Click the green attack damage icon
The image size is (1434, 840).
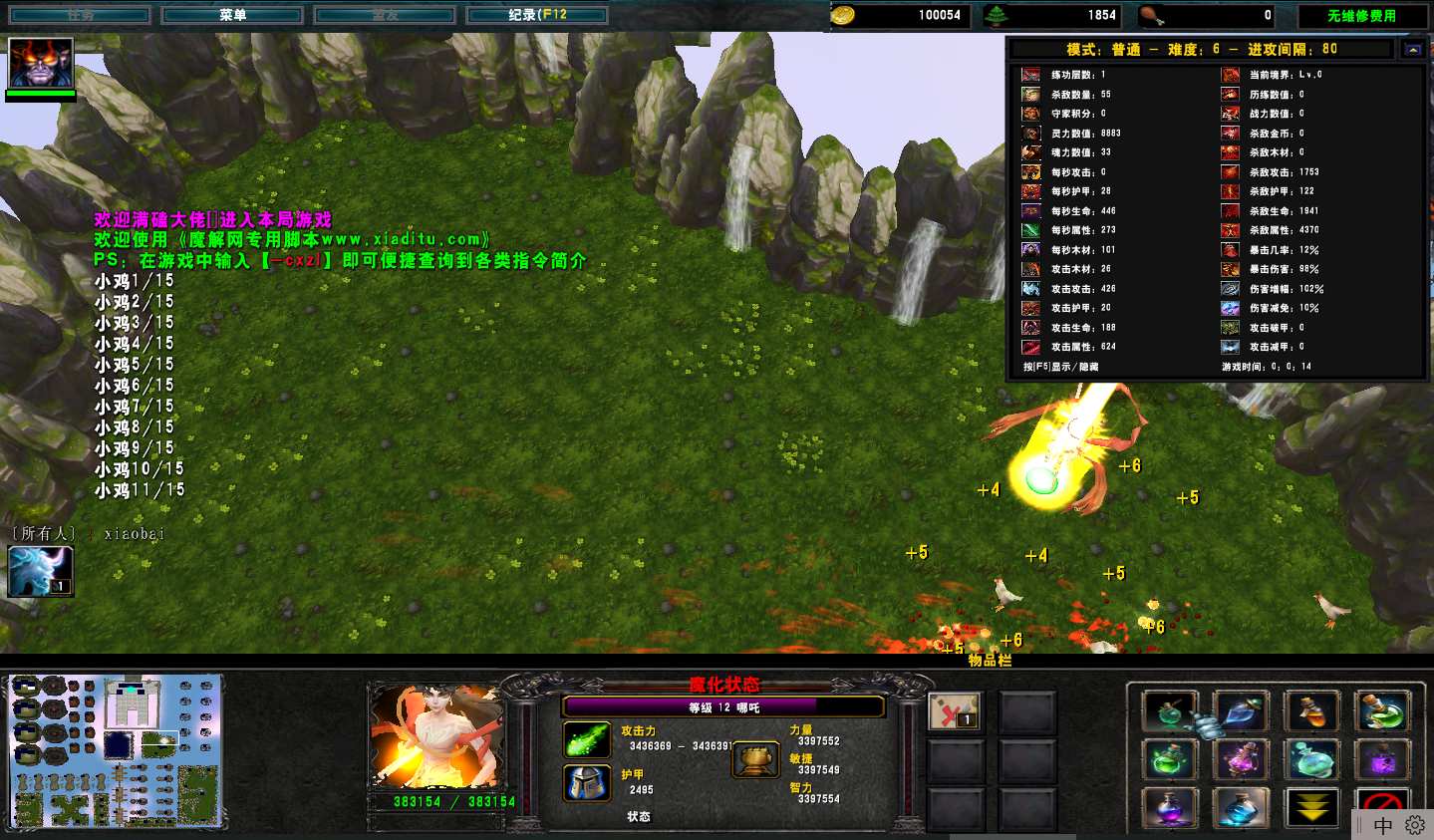tap(587, 739)
